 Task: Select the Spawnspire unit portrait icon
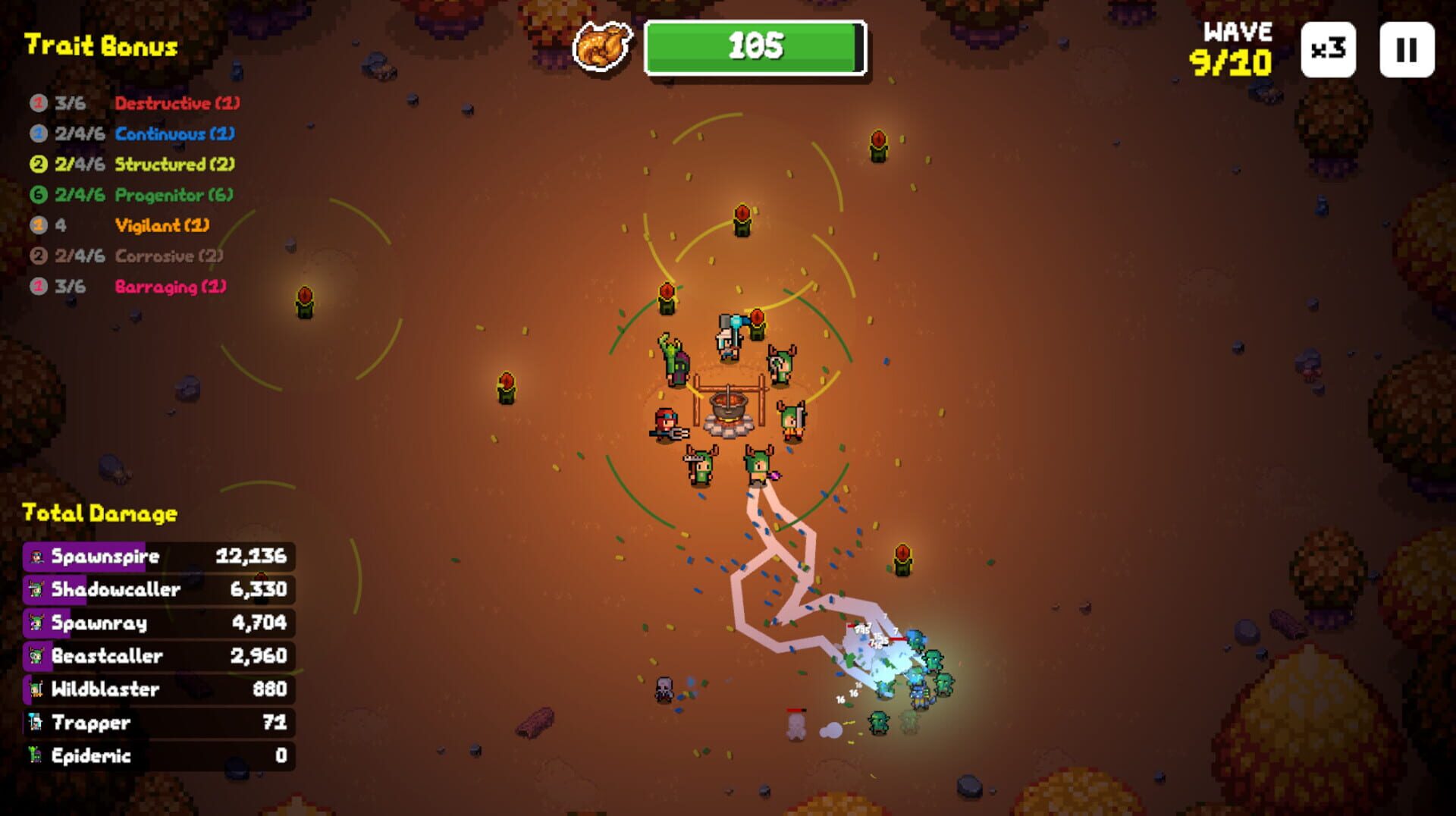coord(36,556)
